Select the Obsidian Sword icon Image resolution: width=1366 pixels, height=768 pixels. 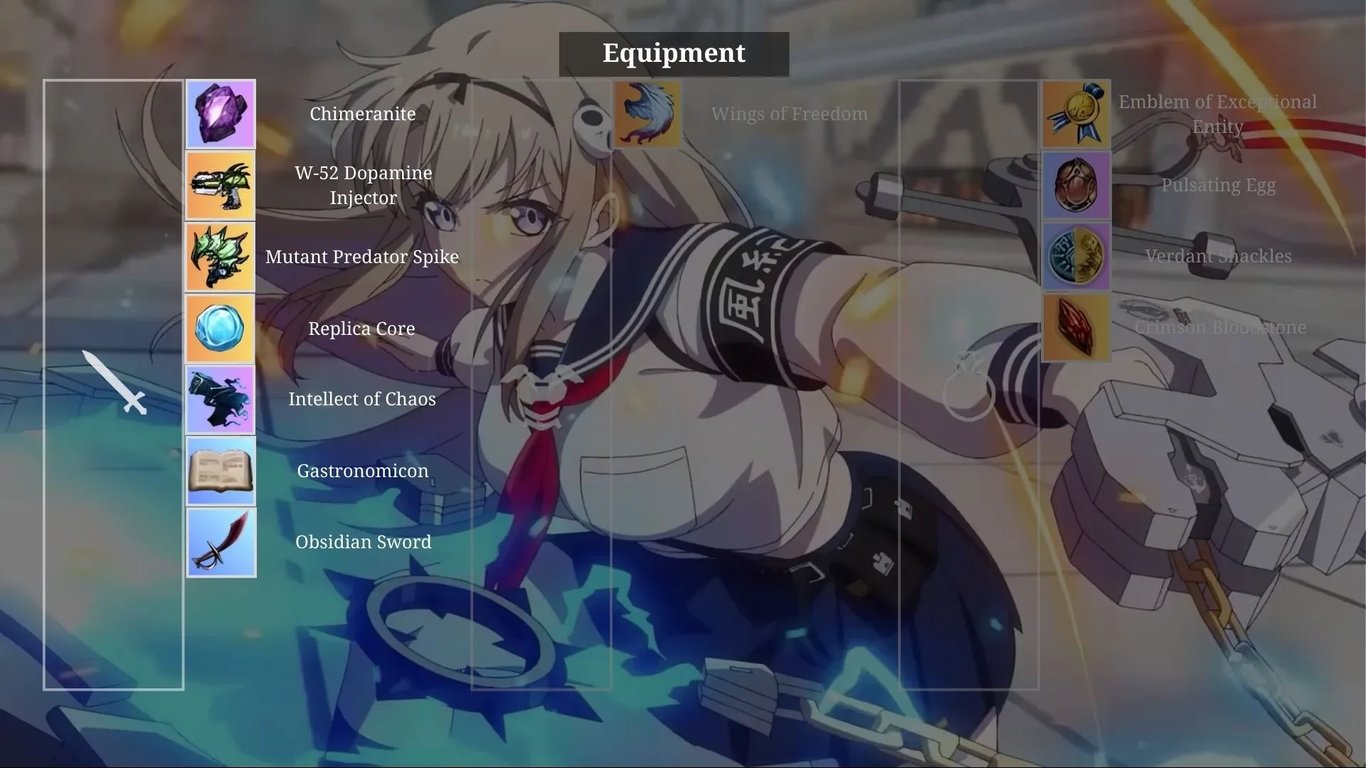click(x=220, y=541)
